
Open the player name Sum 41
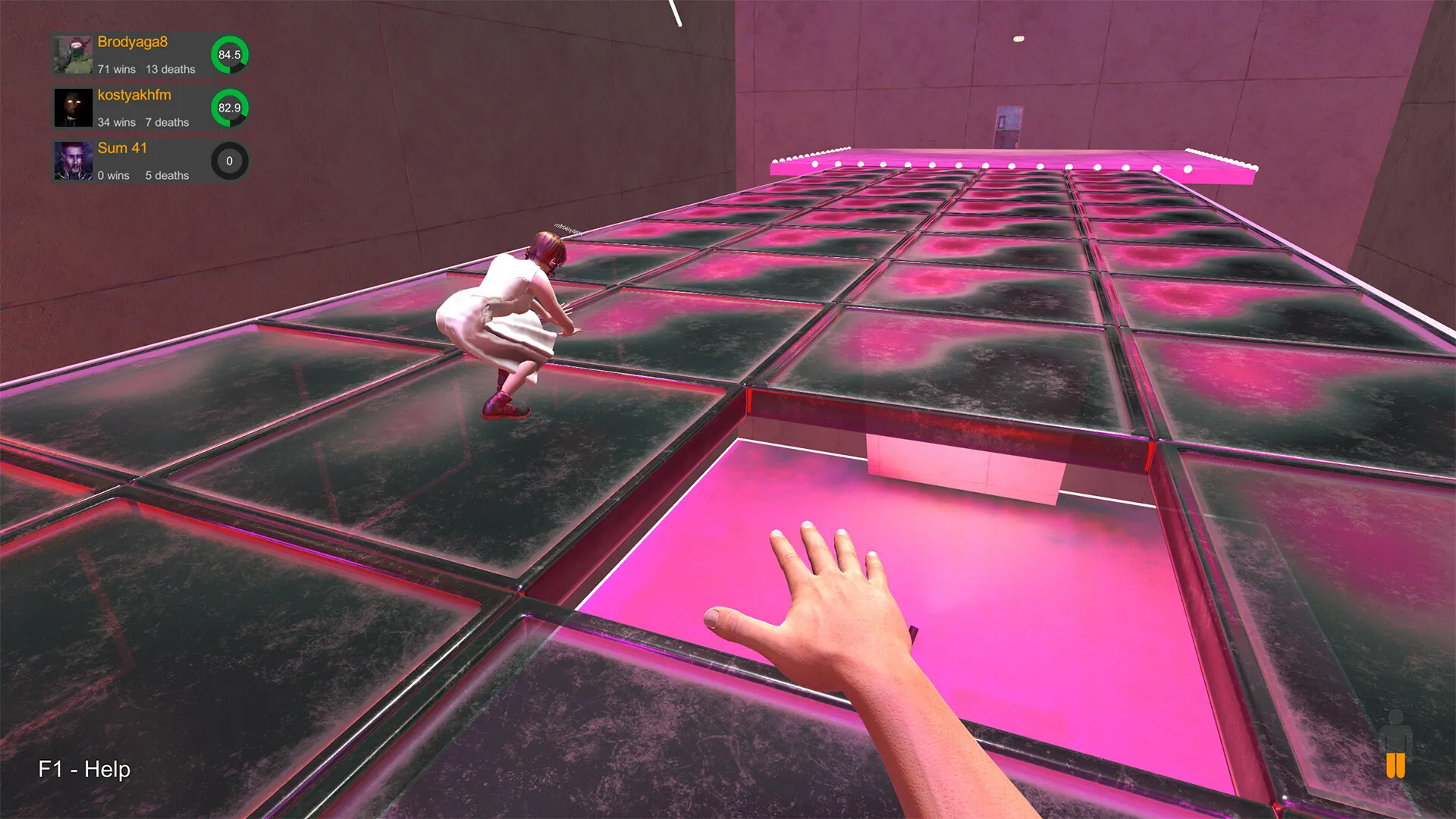point(122,148)
